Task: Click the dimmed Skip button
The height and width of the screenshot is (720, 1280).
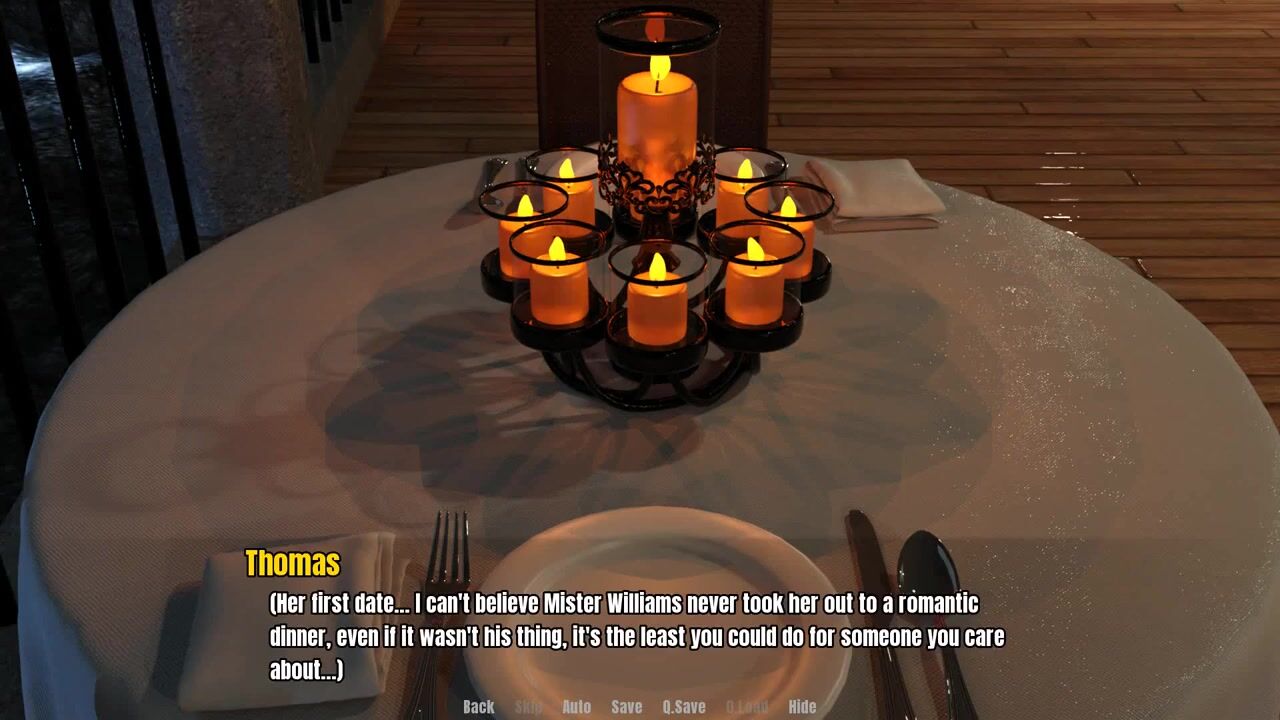Action: tap(528, 706)
